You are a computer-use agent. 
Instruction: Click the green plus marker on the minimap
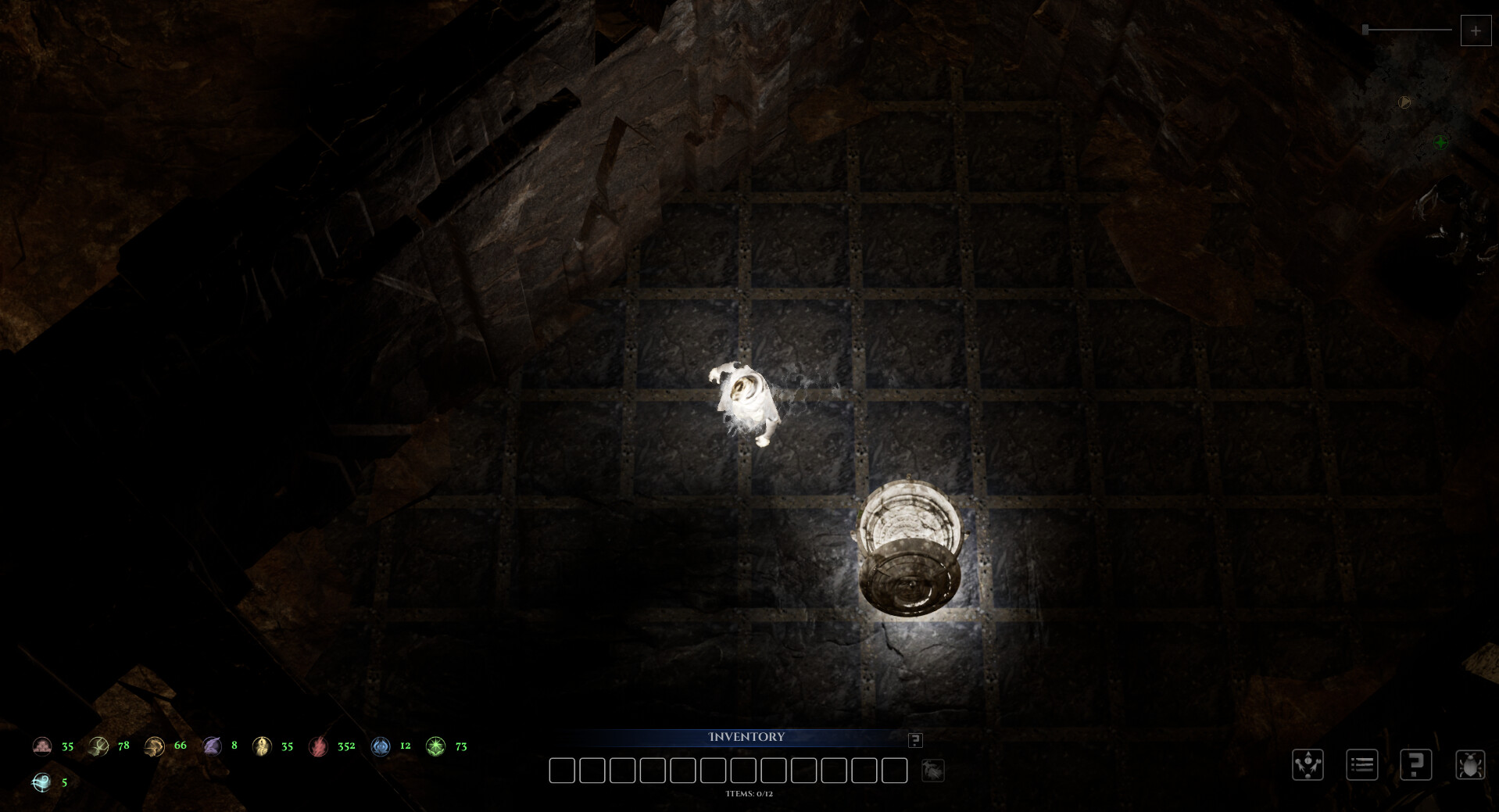click(1440, 141)
